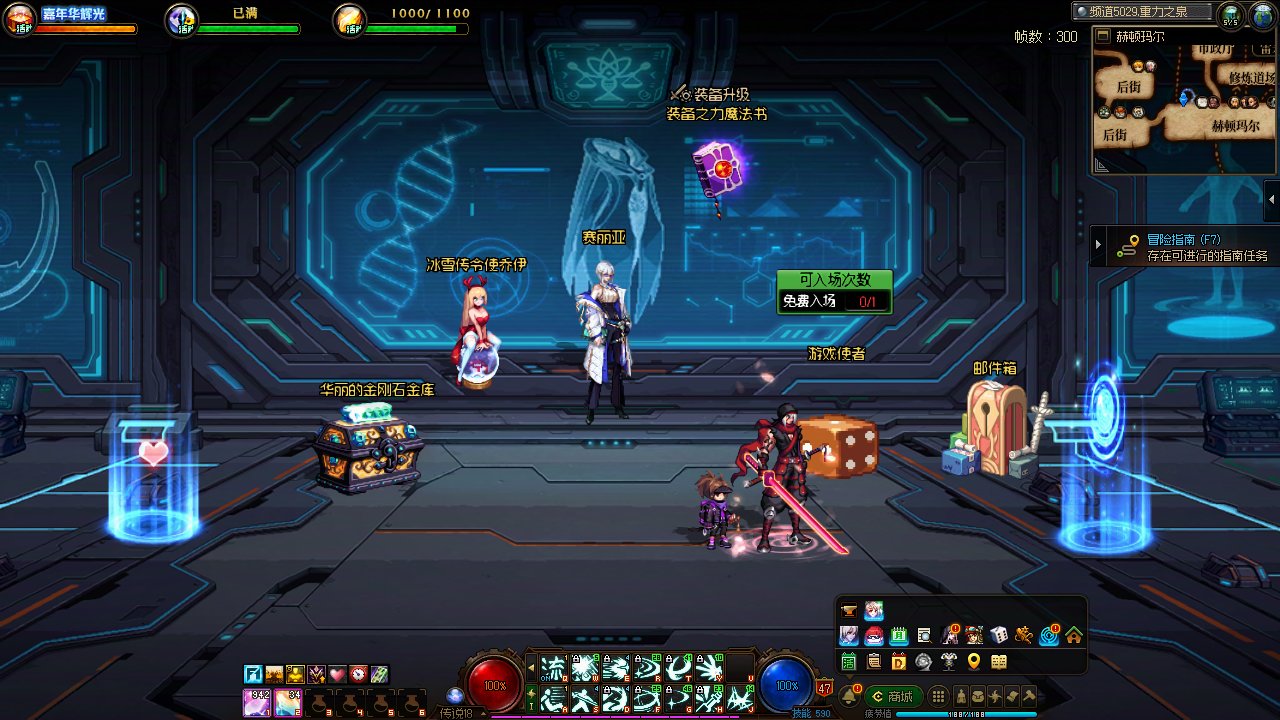Click the anvil equipment-upgrade icon
Image resolution: width=1280 pixels, height=720 pixels.
tap(849, 609)
